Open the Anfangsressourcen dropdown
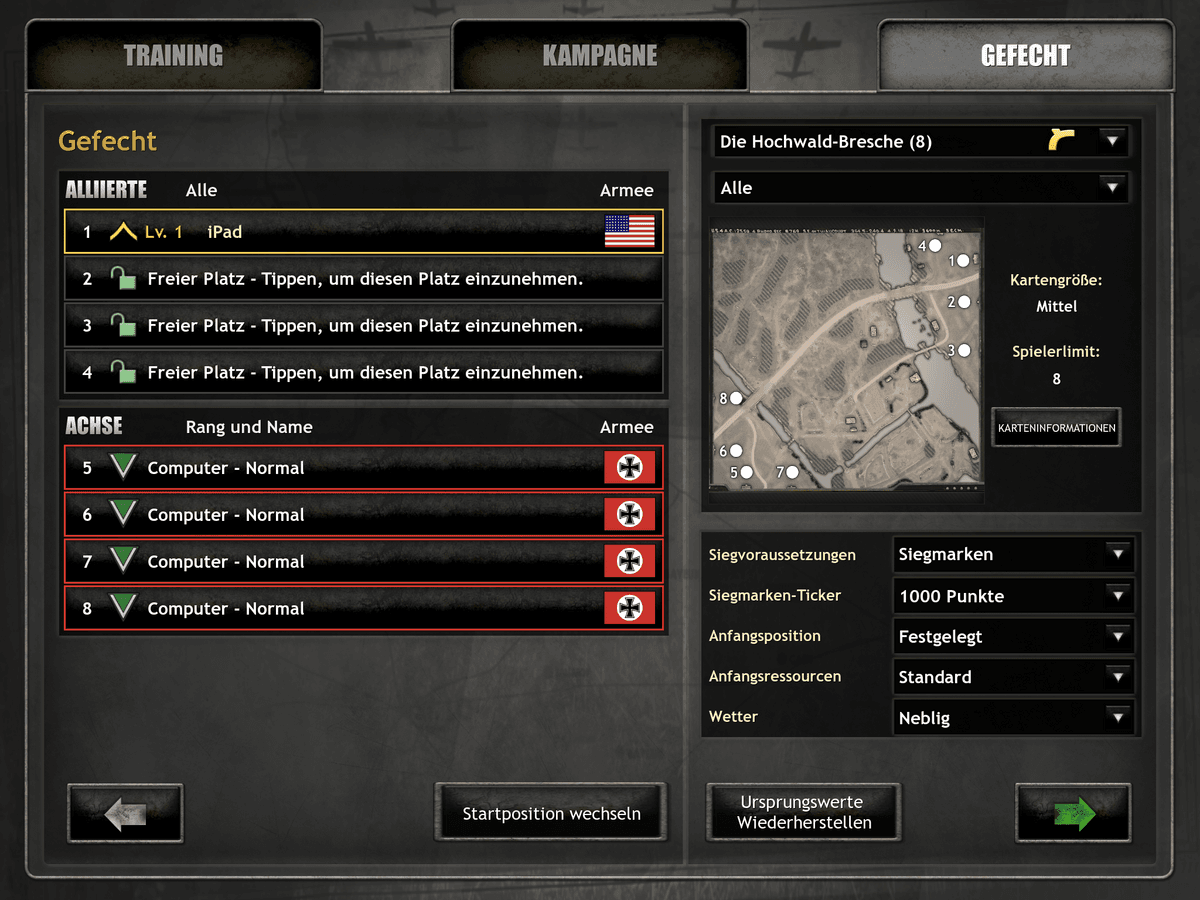Viewport: 1200px width, 900px height. [x=1013, y=677]
